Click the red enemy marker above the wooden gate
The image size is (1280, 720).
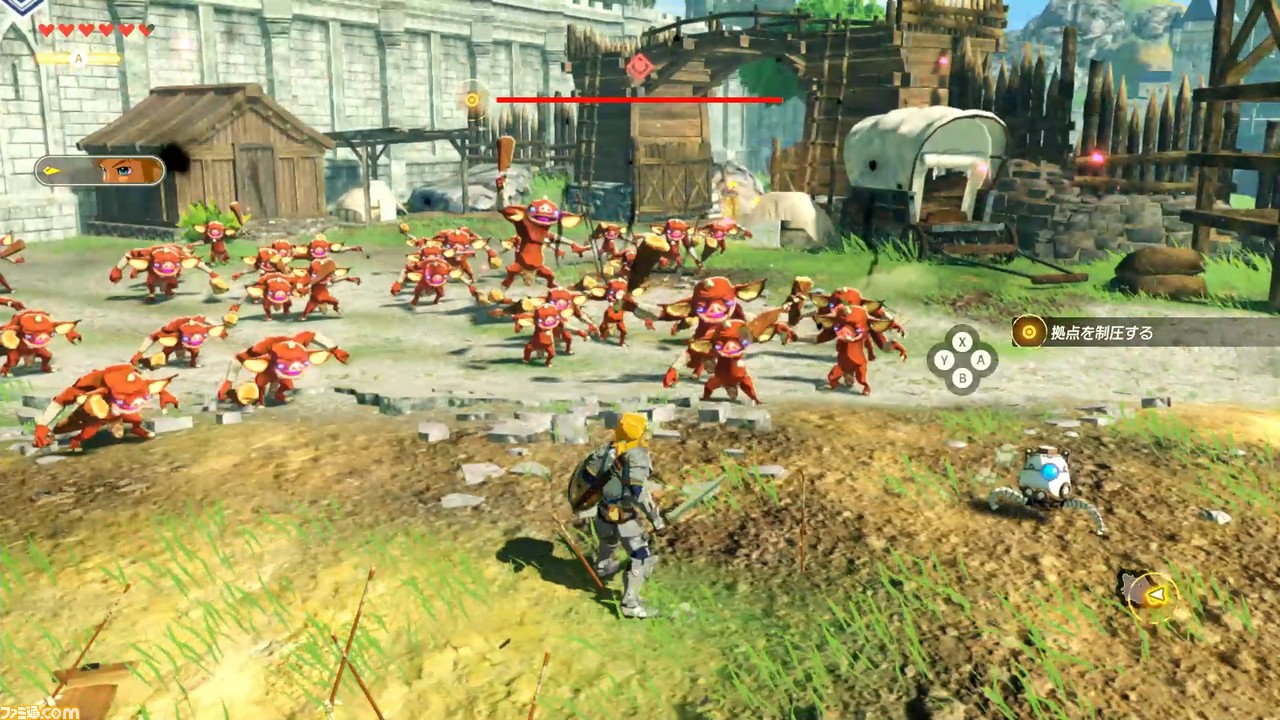pyautogui.click(x=640, y=68)
